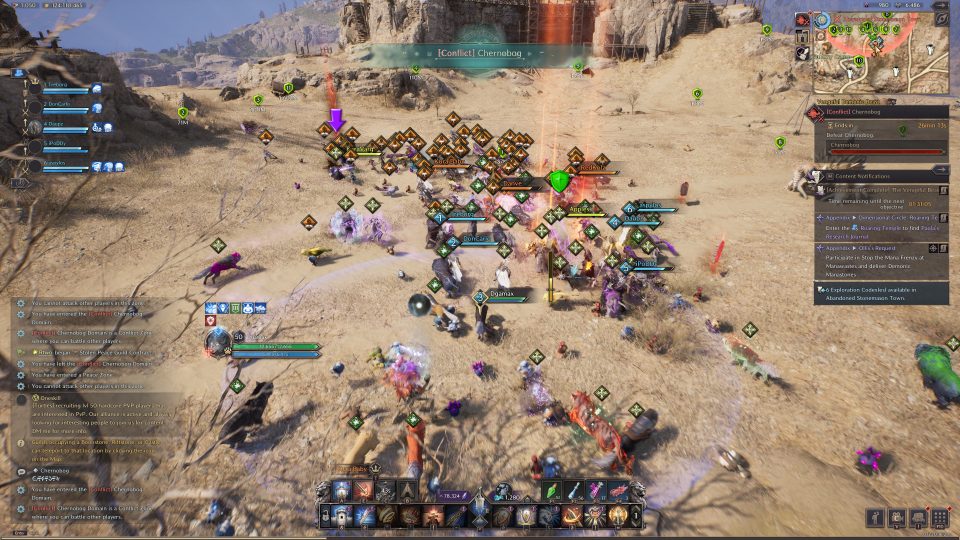Viewport: 960px width, 540px height.
Task: Activate the white tower skill on the hotbar
Action: point(342,491)
